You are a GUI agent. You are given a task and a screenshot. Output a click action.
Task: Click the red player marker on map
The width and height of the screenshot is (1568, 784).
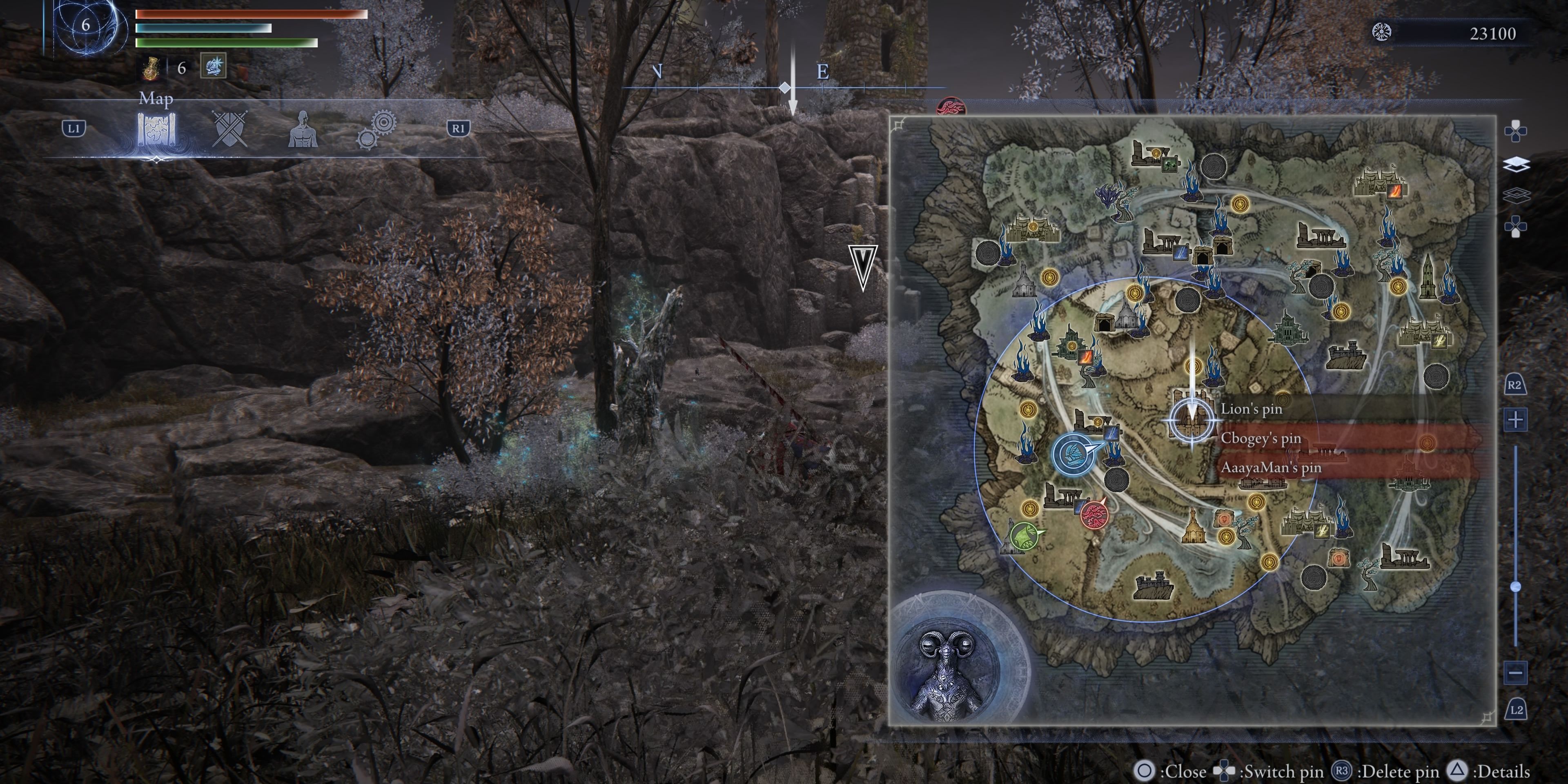click(x=1093, y=514)
